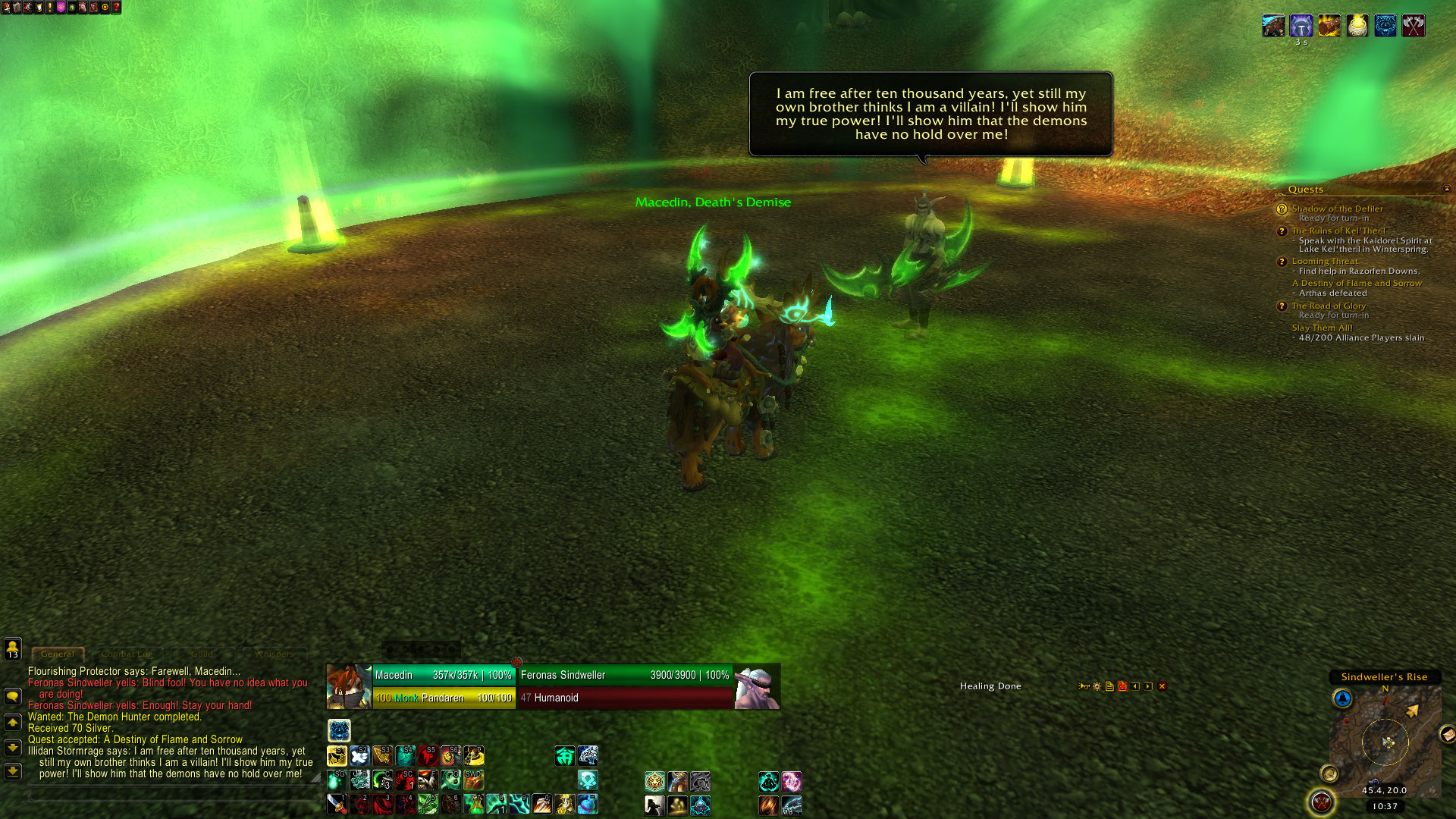Use the blue hearthstone icon on the action bar

click(x=588, y=804)
